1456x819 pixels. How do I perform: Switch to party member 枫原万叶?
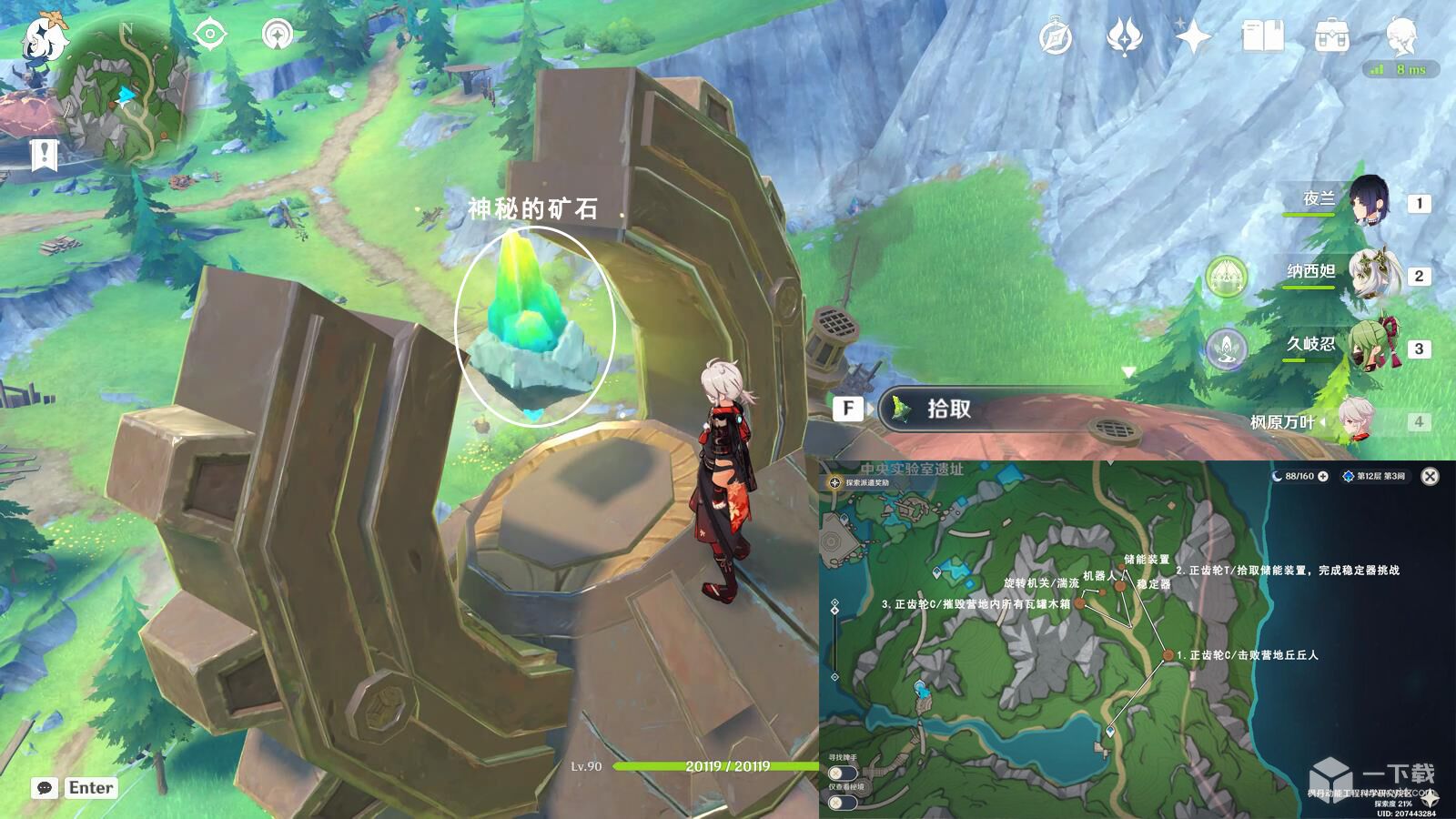point(1354,420)
